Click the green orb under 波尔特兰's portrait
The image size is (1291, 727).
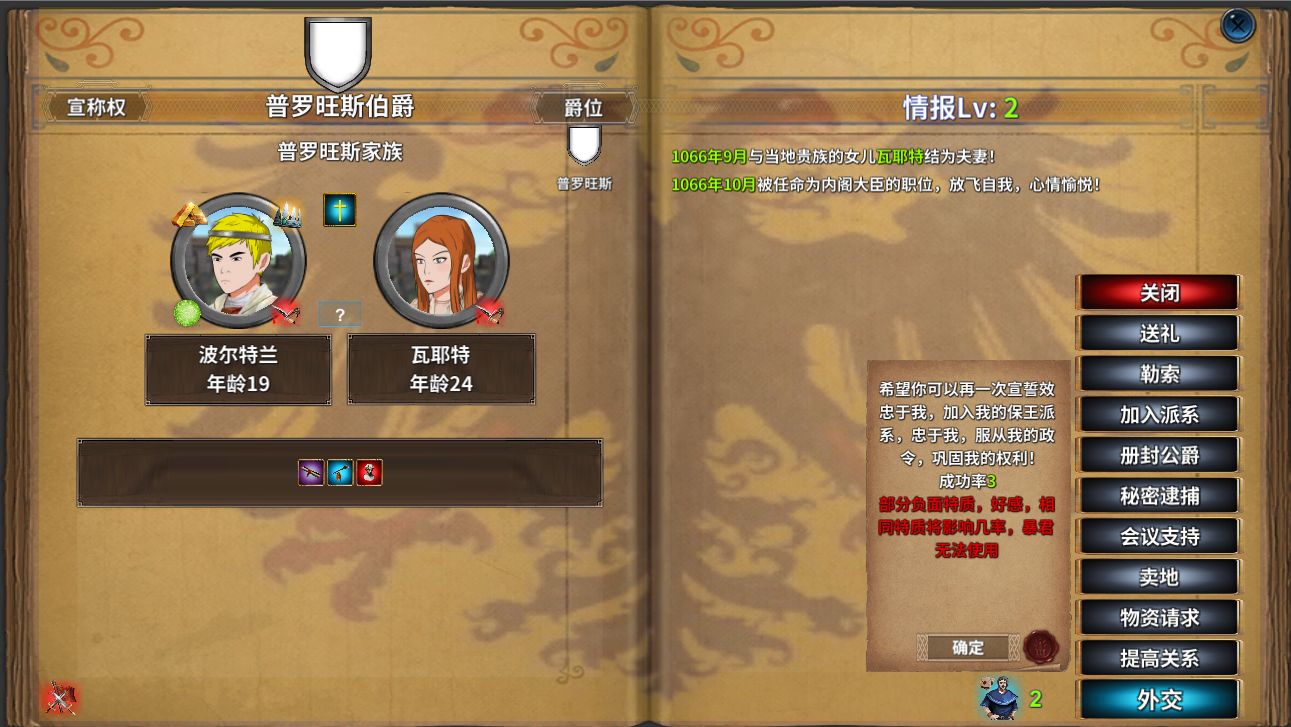click(x=187, y=313)
